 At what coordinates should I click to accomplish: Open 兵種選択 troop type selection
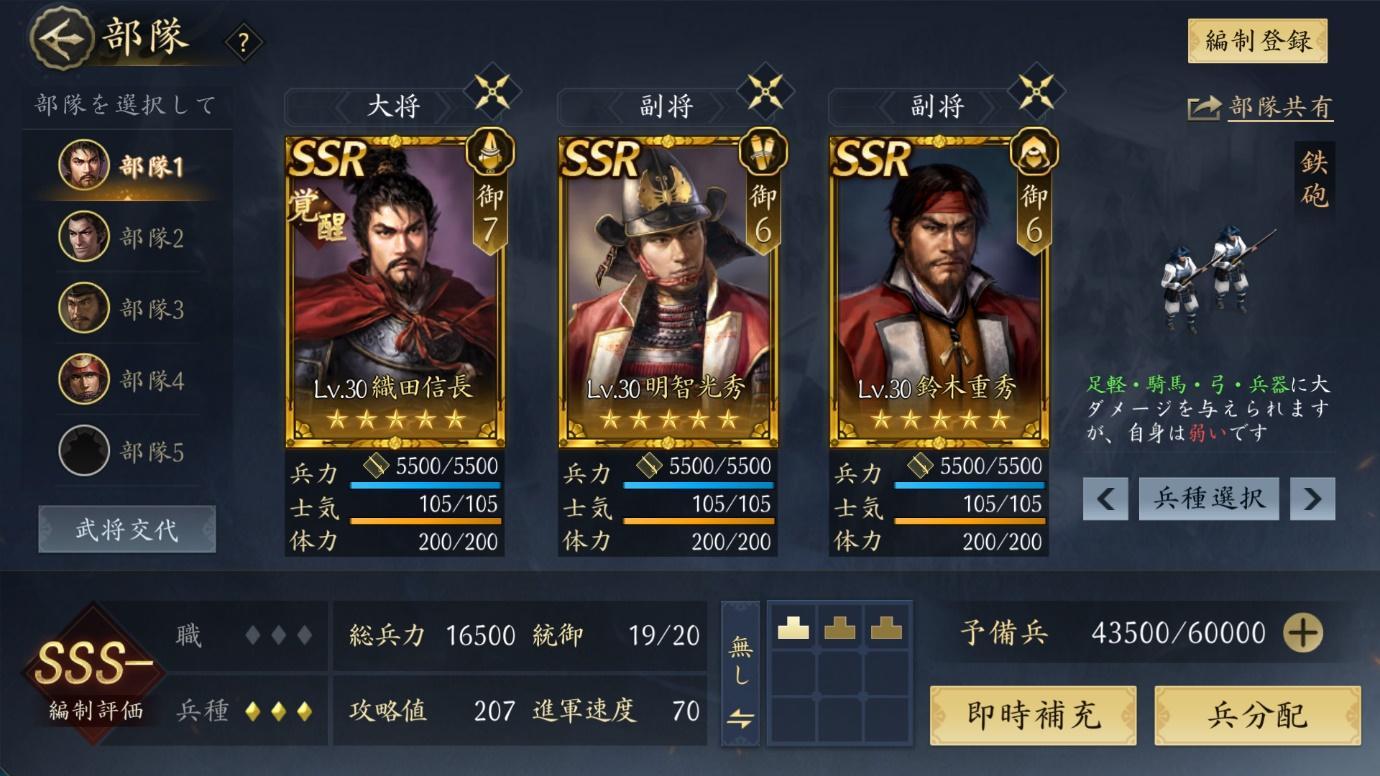pos(1208,498)
